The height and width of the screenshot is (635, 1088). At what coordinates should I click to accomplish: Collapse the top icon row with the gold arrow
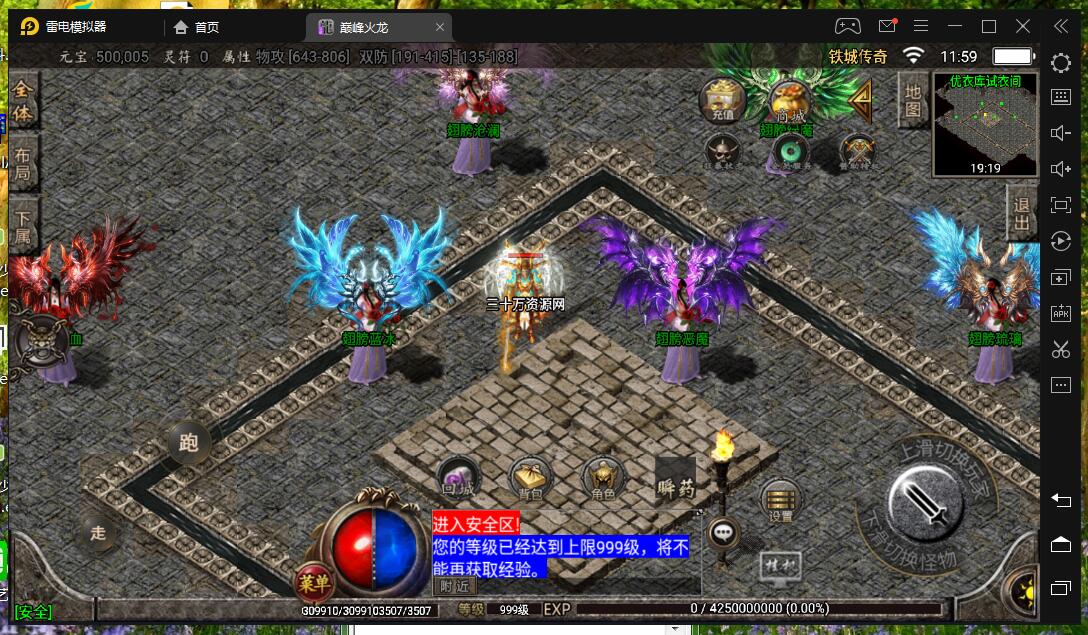pyautogui.click(x=858, y=99)
